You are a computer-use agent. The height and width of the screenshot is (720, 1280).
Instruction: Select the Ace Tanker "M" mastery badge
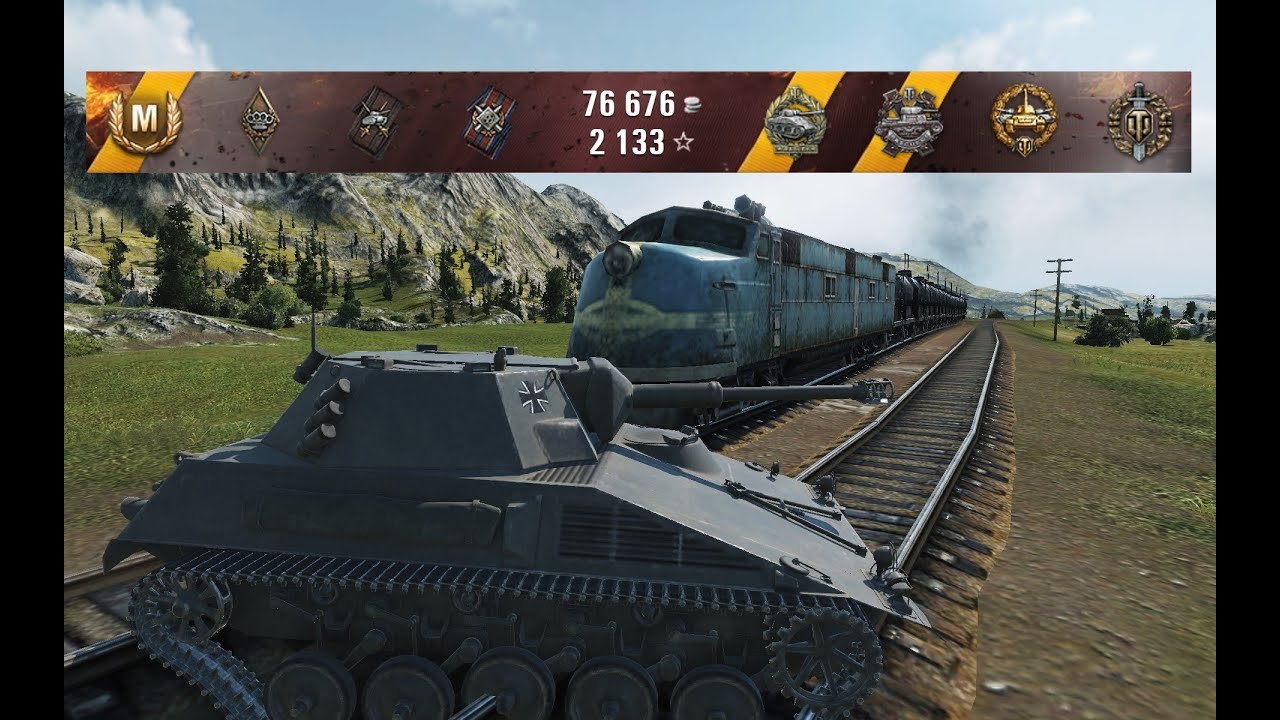click(x=145, y=120)
